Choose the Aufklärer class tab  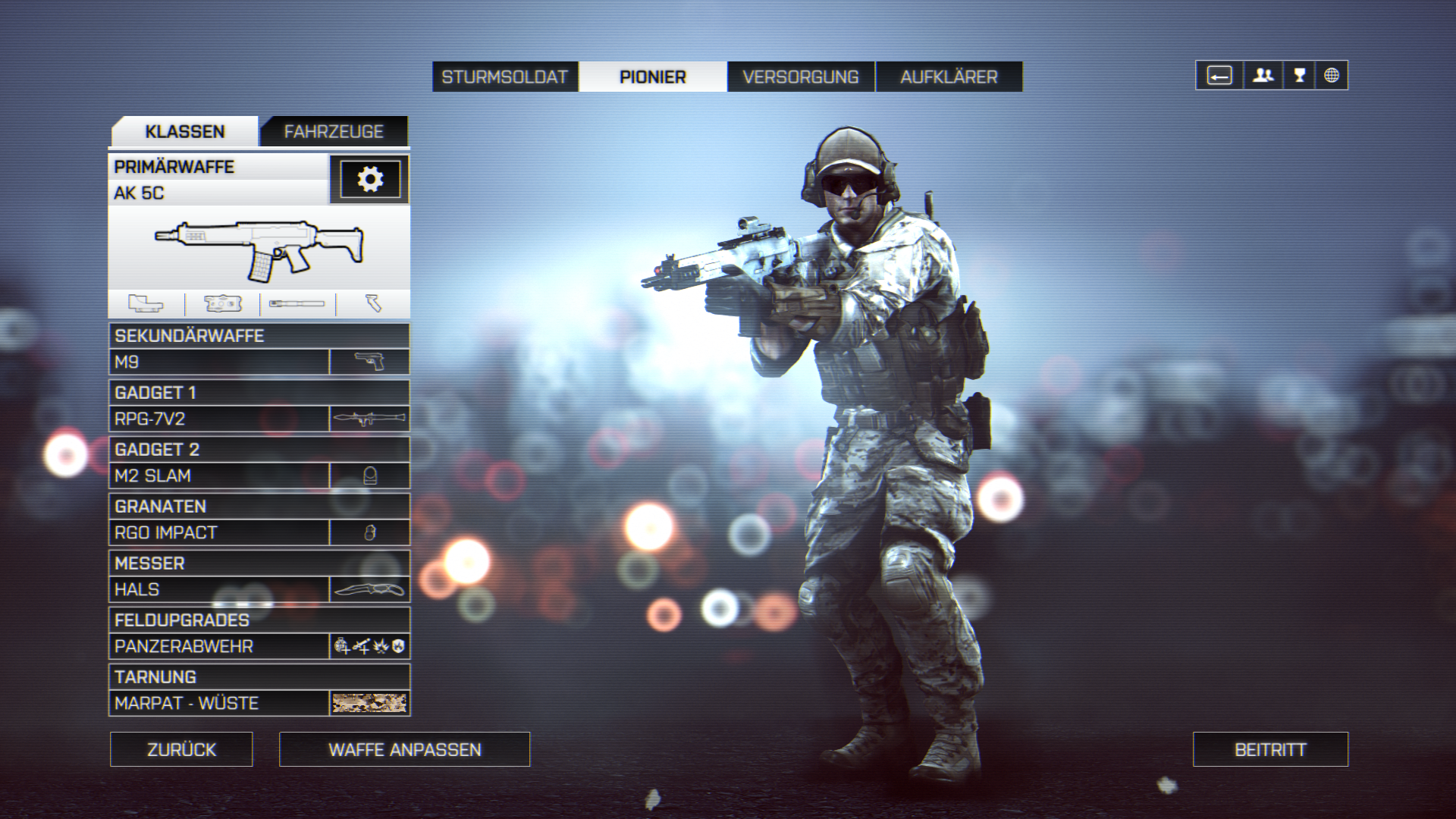(949, 77)
